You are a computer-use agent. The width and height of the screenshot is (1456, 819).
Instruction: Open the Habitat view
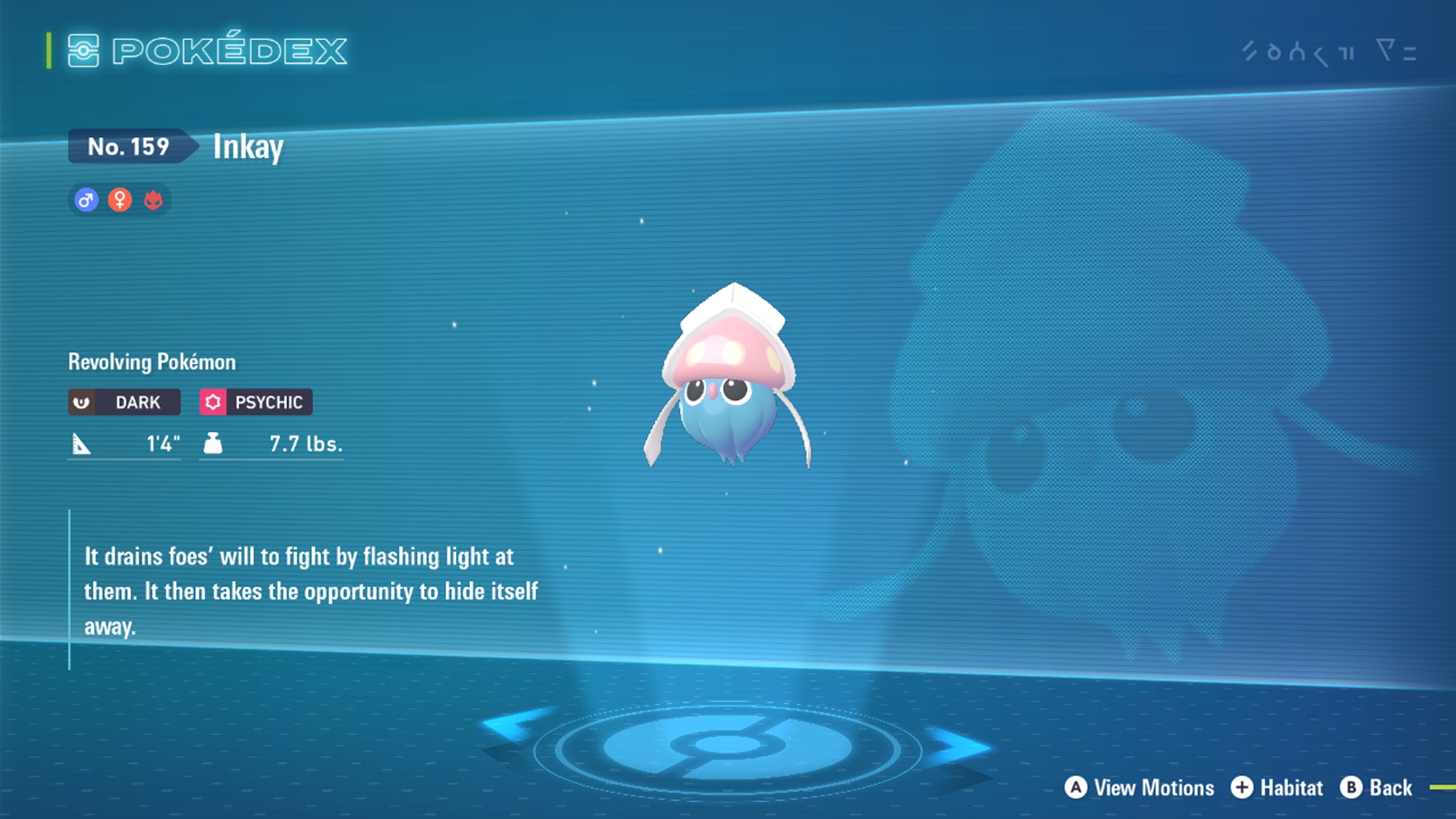pyautogui.click(x=1277, y=788)
